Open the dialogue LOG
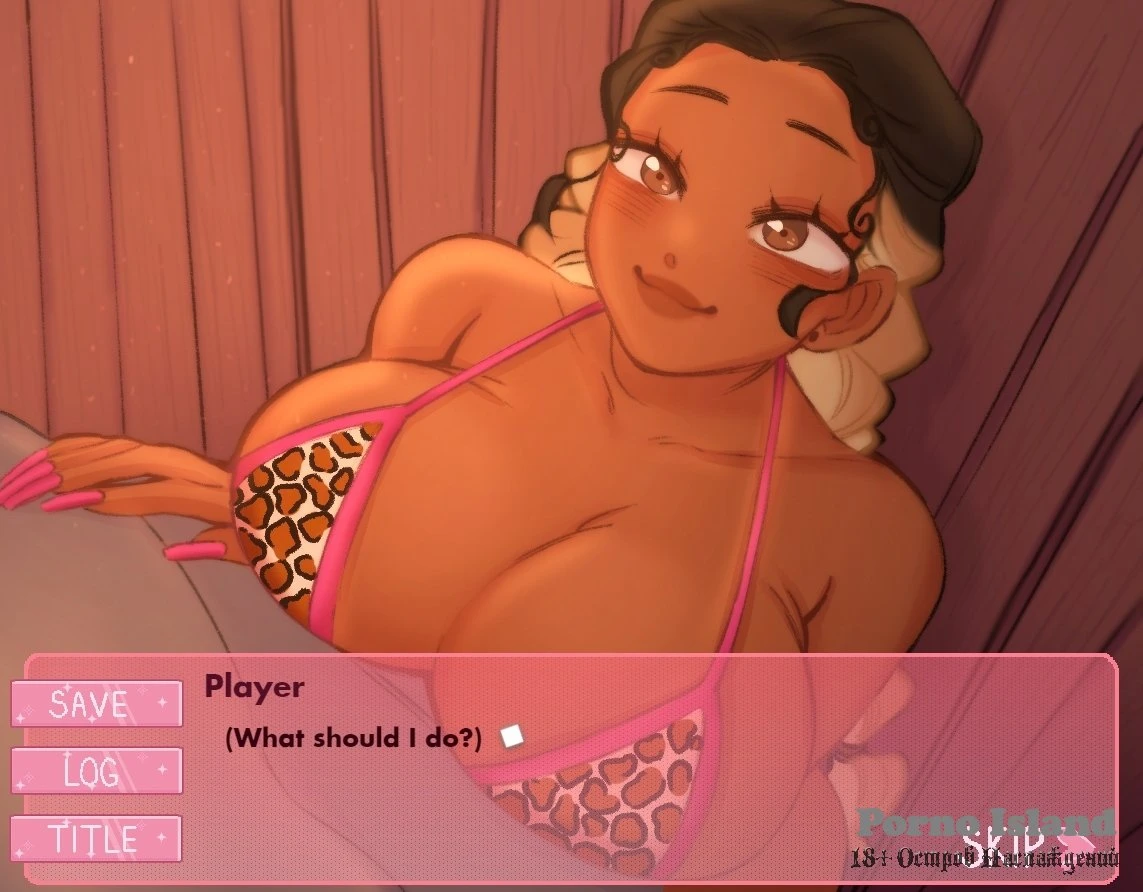Image resolution: width=1143 pixels, height=892 pixels. [x=96, y=771]
